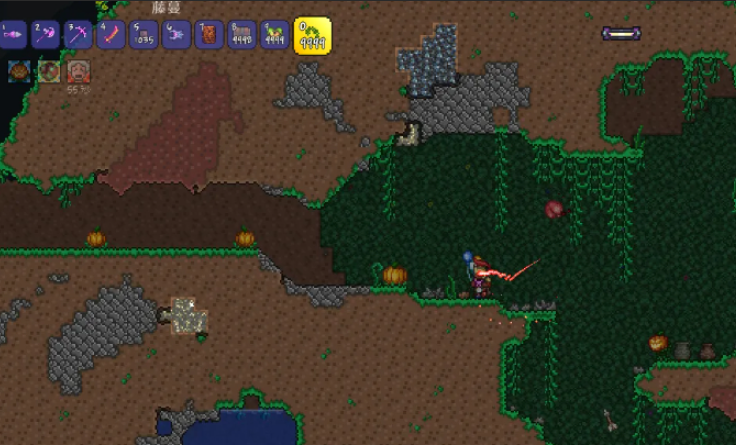This screenshot has height=445, width=736.
Task: Click the first round brown buff icon
Action: click(18, 70)
